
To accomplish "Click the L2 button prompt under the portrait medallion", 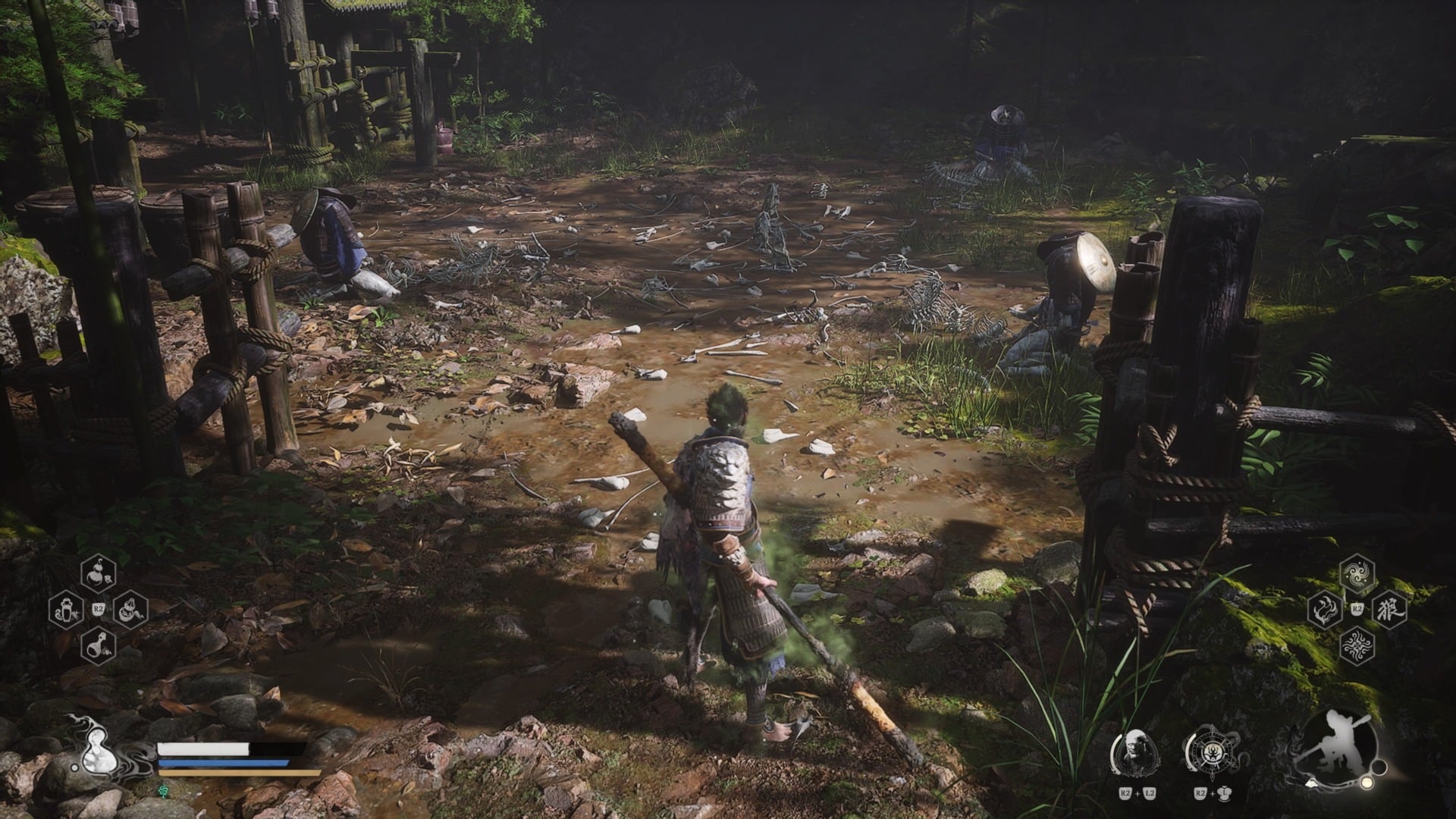I will pyautogui.click(x=1149, y=794).
